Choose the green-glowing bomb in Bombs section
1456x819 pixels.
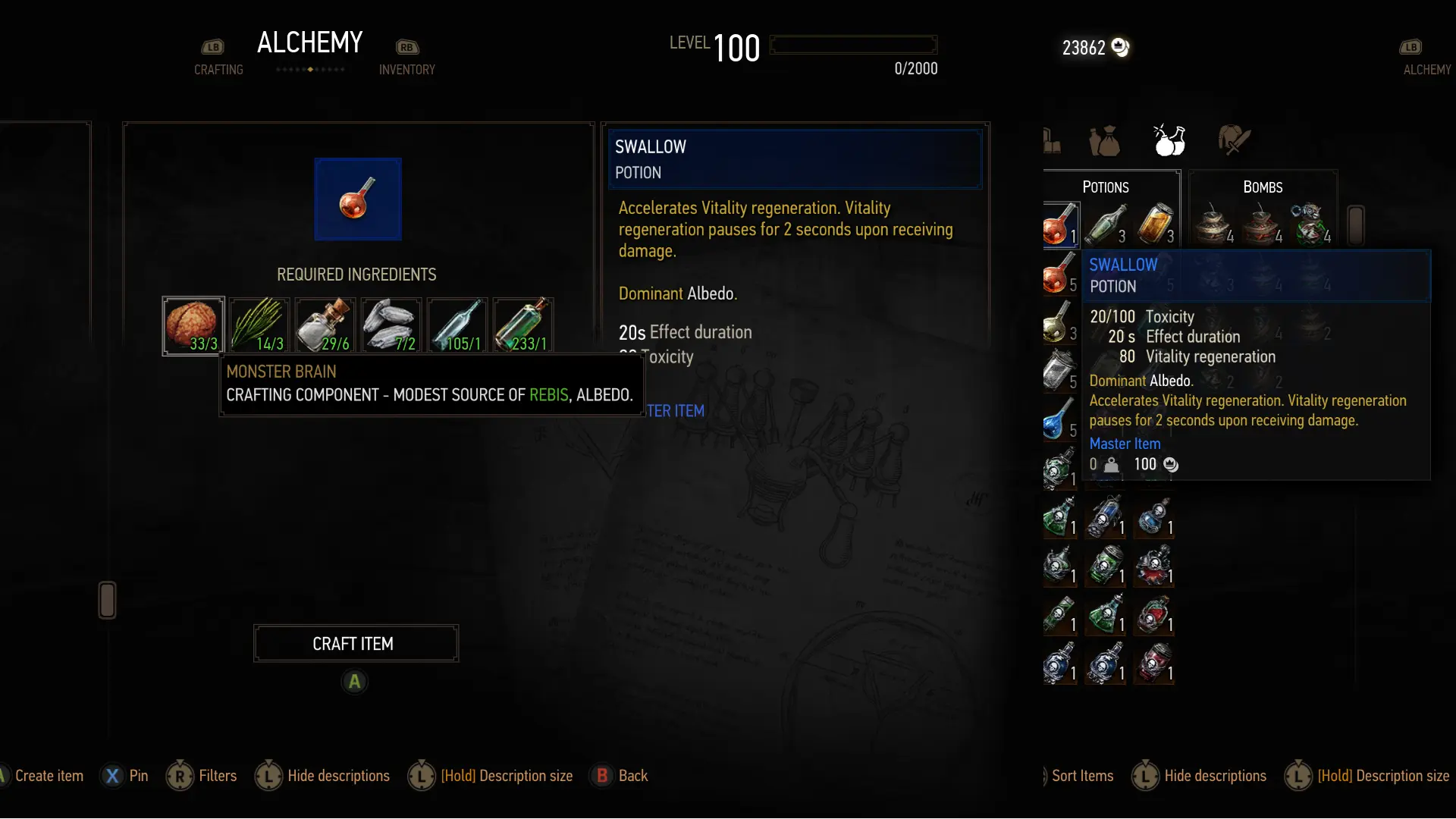tap(1310, 224)
